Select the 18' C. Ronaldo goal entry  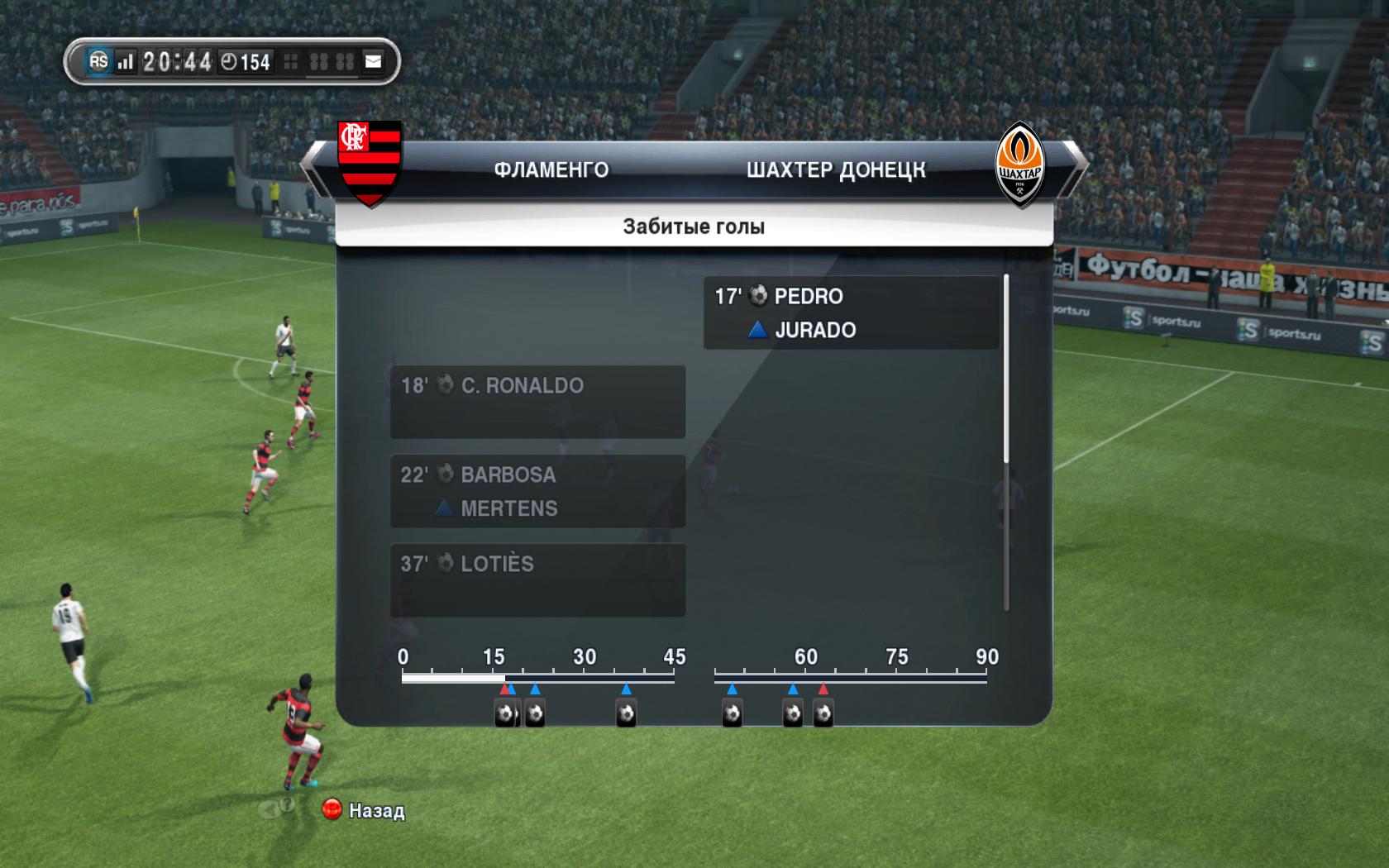(537, 402)
